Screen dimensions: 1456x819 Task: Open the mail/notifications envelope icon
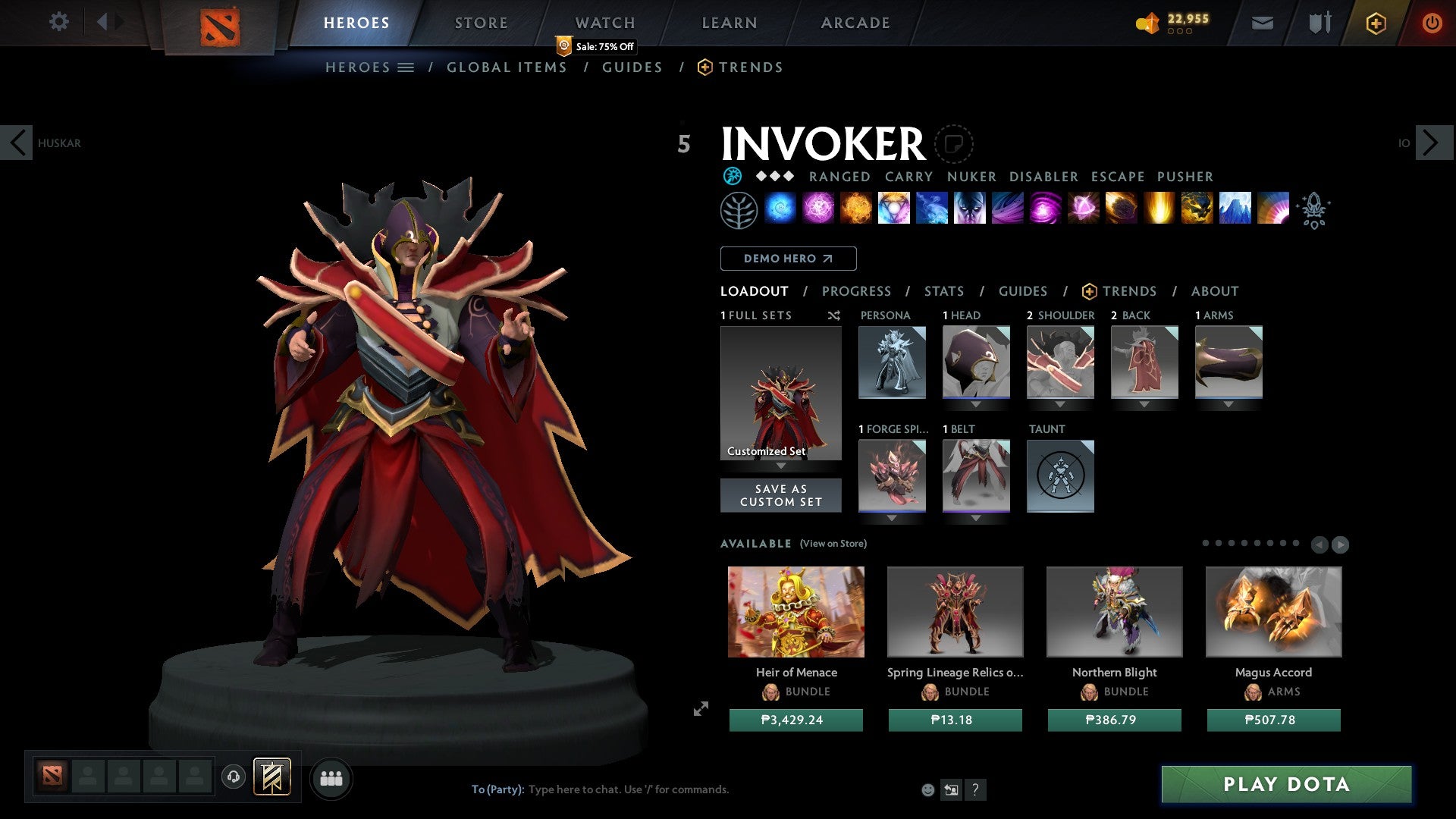click(x=1263, y=23)
